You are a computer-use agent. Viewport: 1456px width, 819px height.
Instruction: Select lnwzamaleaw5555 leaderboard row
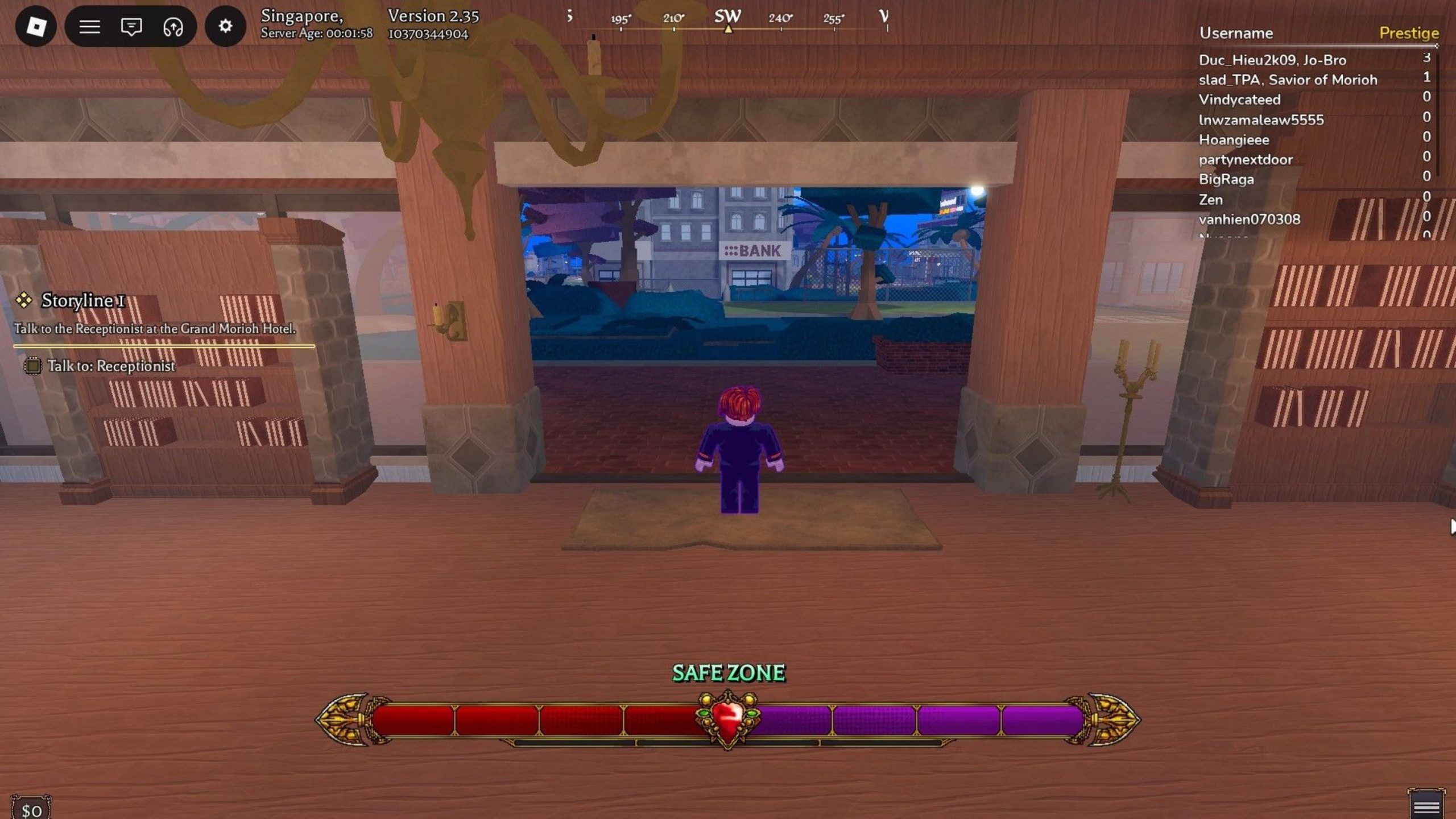pos(1261,120)
